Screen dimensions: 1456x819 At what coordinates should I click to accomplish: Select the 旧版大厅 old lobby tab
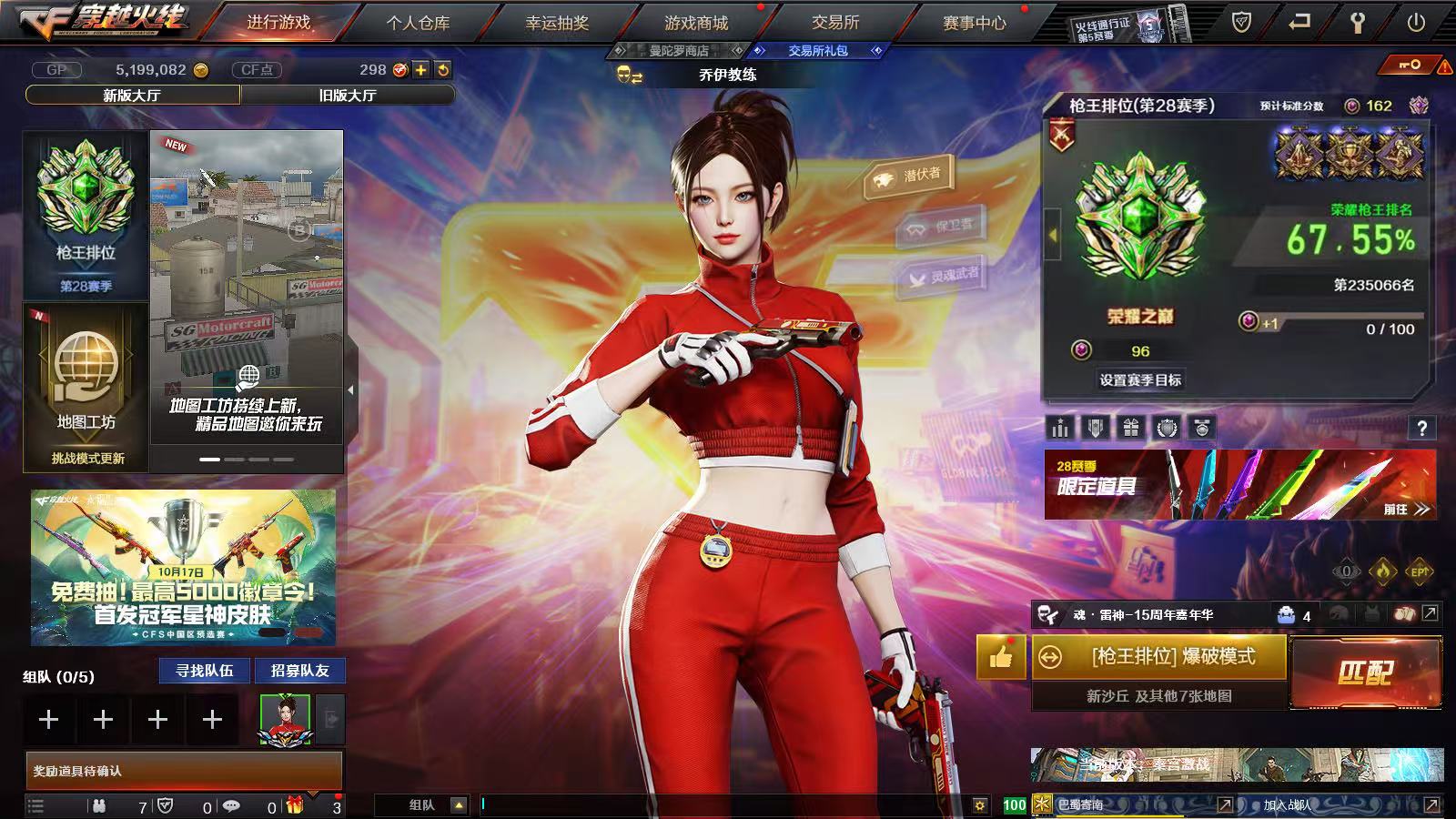click(348, 95)
